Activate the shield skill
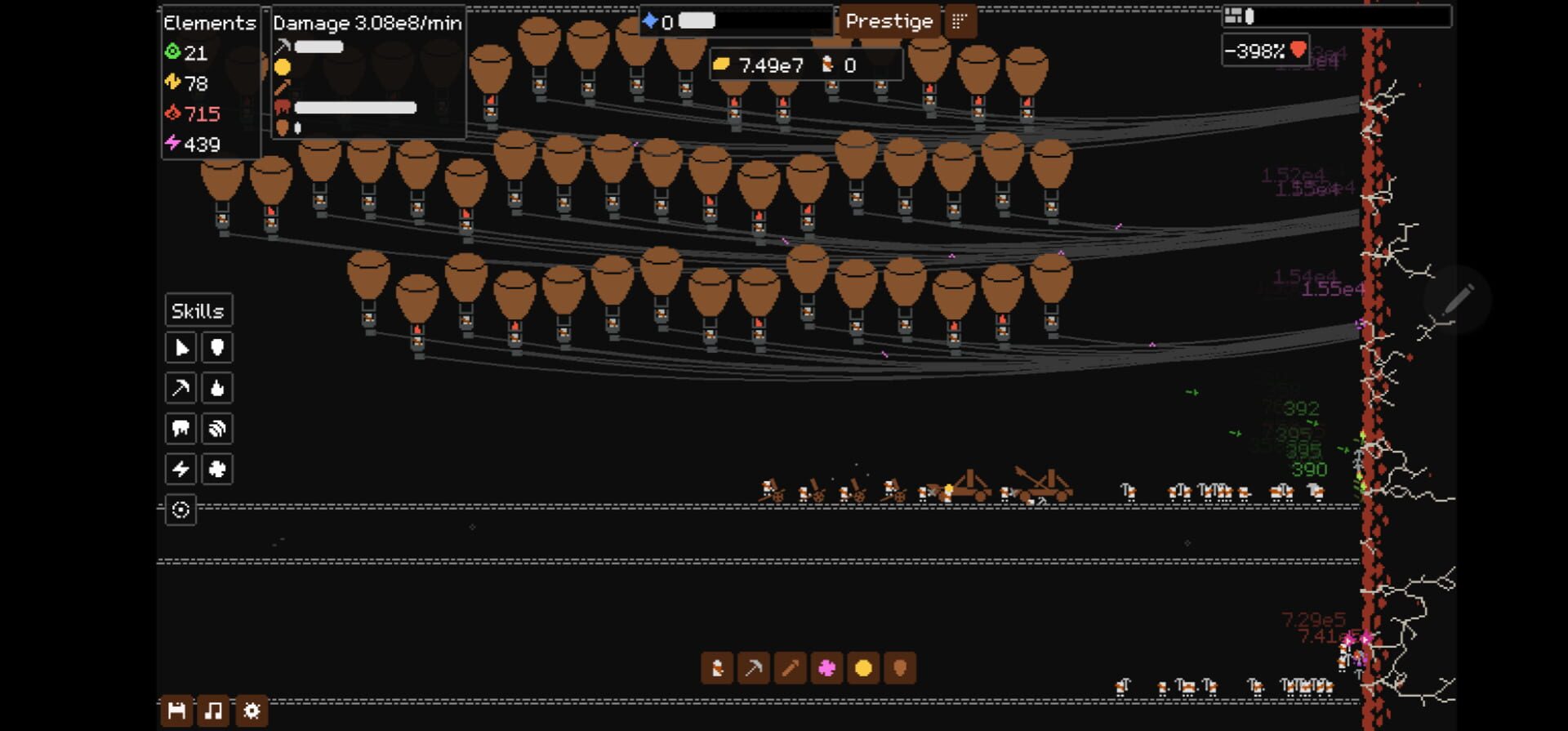Viewport: 1568px width, 731px height. [x=217, y=347]
